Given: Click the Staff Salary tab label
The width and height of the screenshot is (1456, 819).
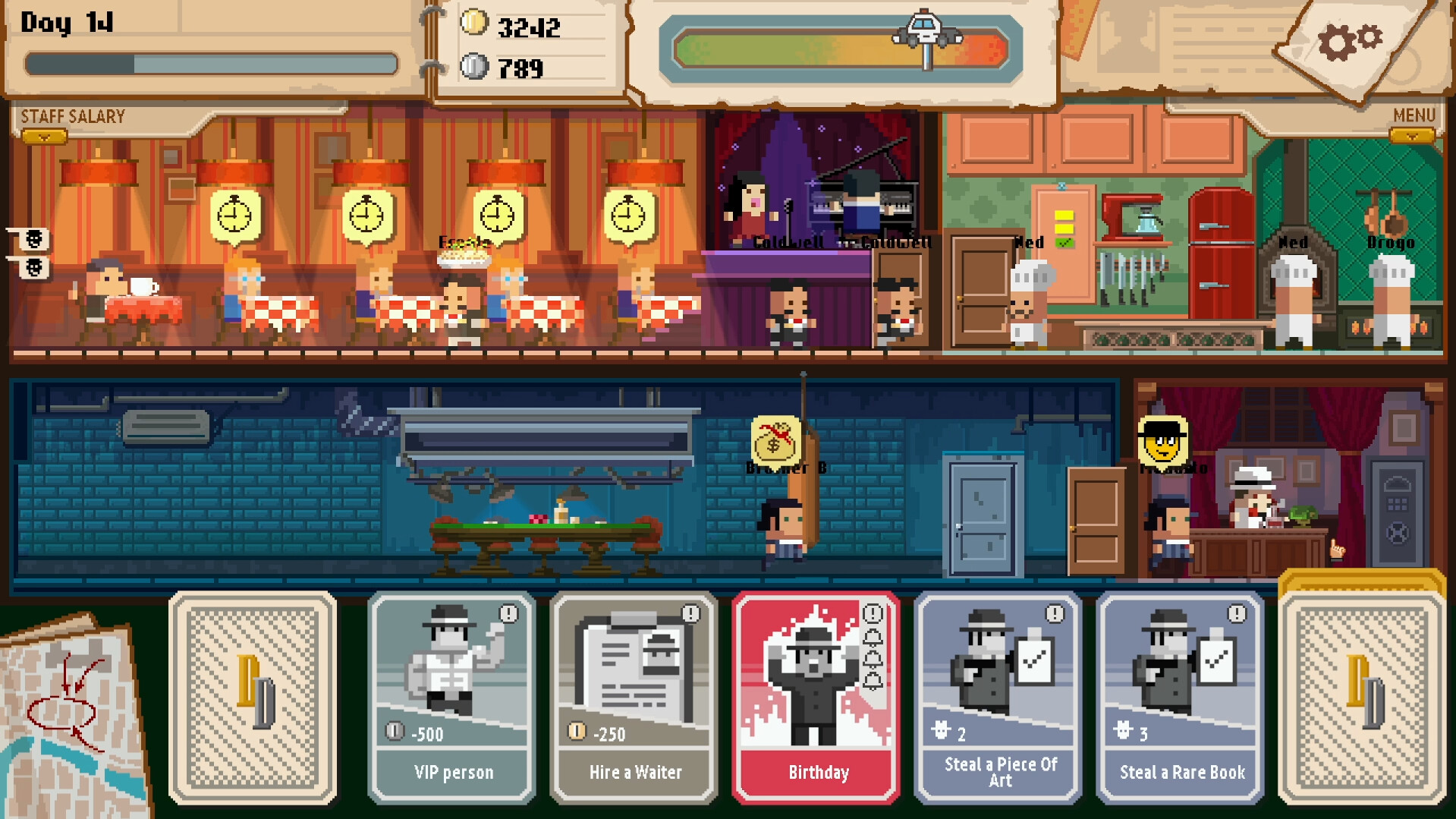Looking at the screenshot, I should pyautogui.click(x=71, y=115).
